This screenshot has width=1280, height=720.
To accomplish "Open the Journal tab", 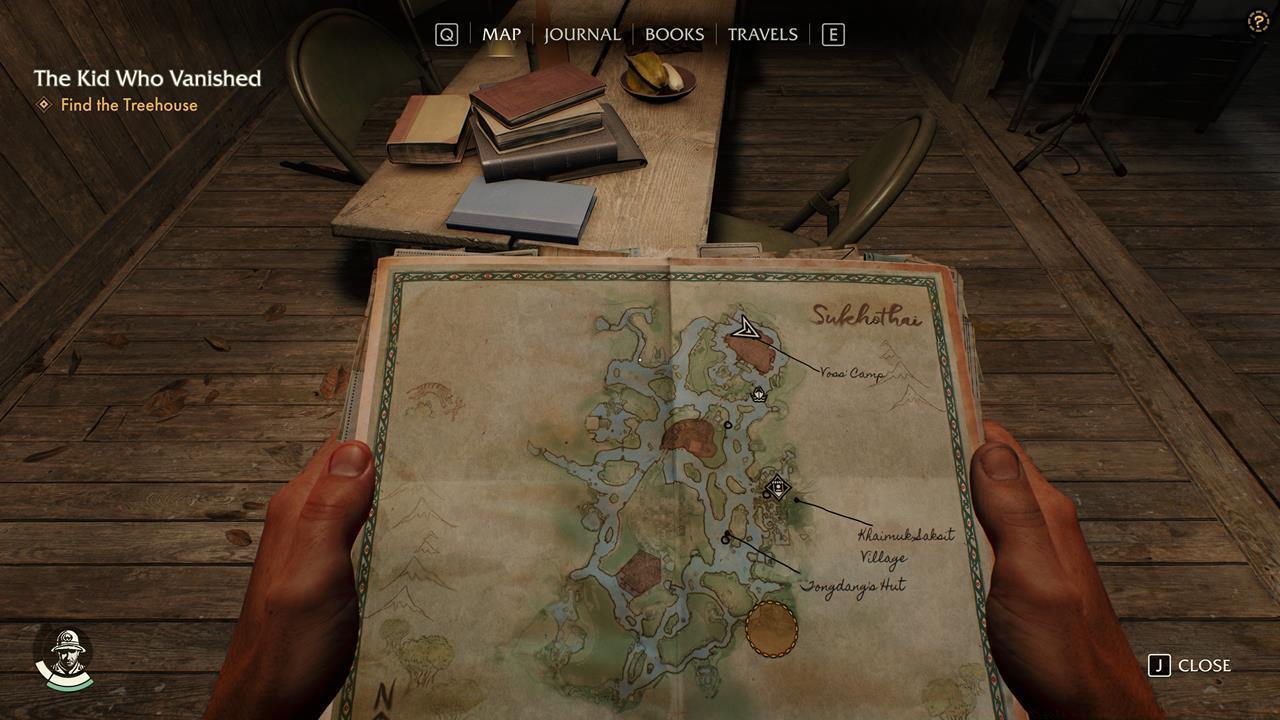I will click(582, 34).
